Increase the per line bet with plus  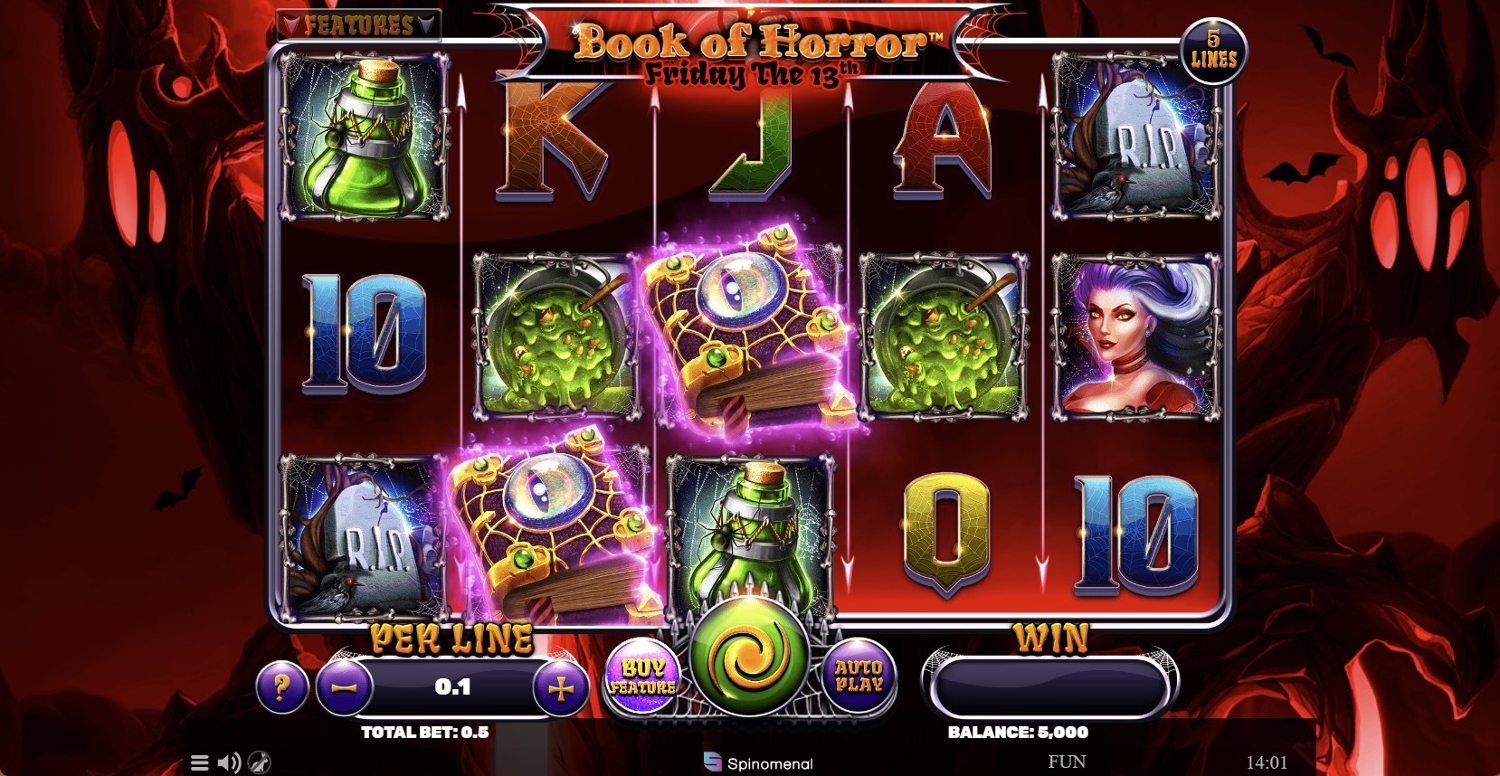pos(562,688)
